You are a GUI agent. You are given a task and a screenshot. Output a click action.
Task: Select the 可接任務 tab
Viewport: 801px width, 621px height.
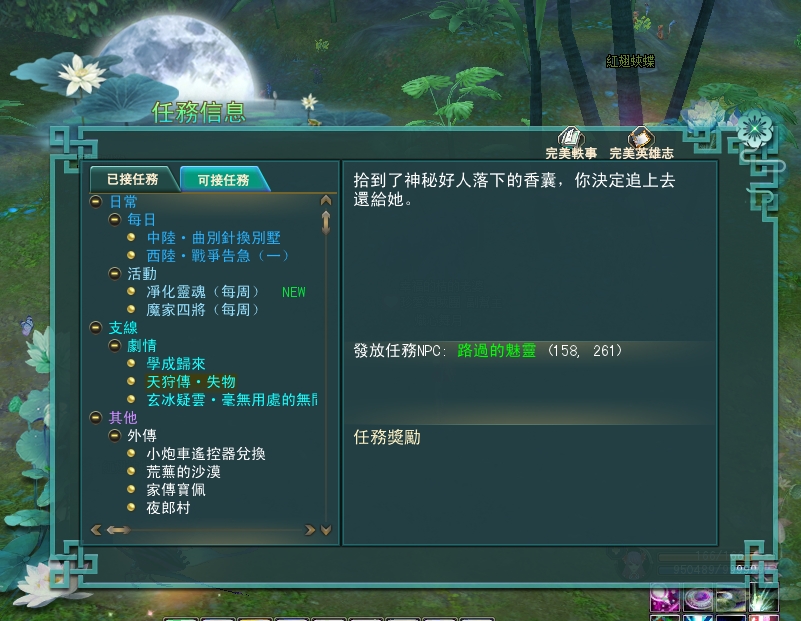(223, 180)
